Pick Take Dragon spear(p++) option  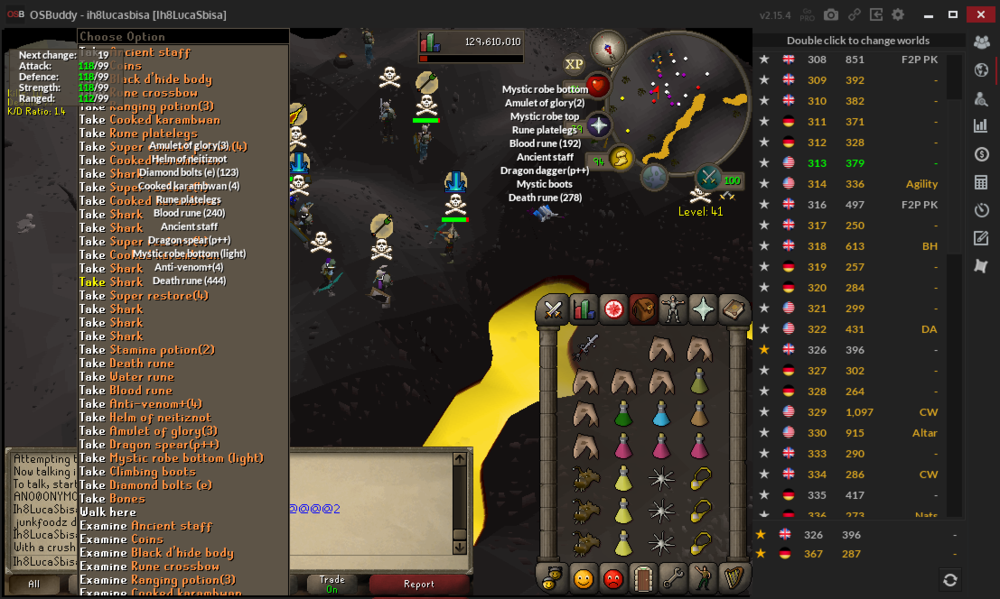tap(149, 444)
